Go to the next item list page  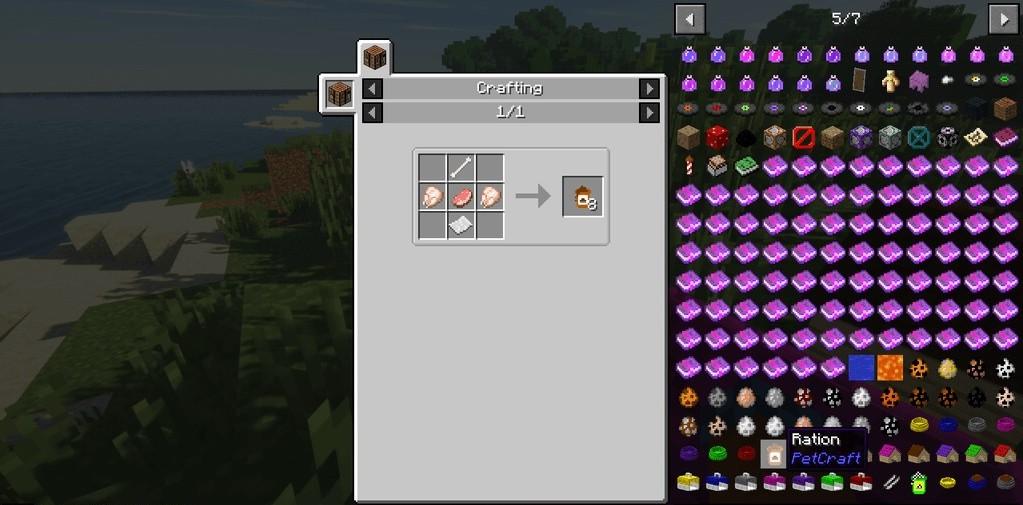click(x=1003, y=18)
